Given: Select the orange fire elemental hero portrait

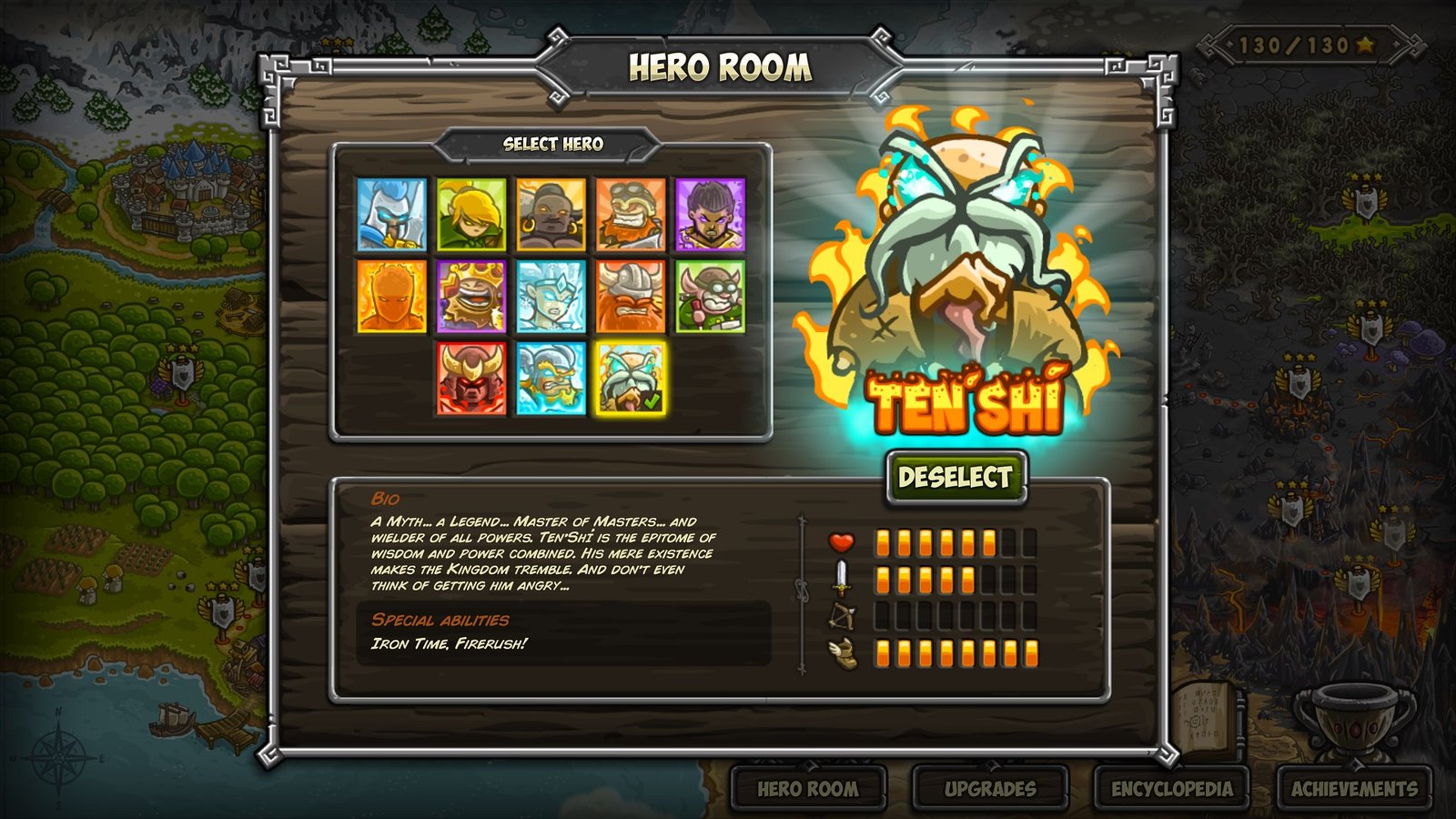Looking at the screenshot, I should pyautogui.click(x=391, y=297).
